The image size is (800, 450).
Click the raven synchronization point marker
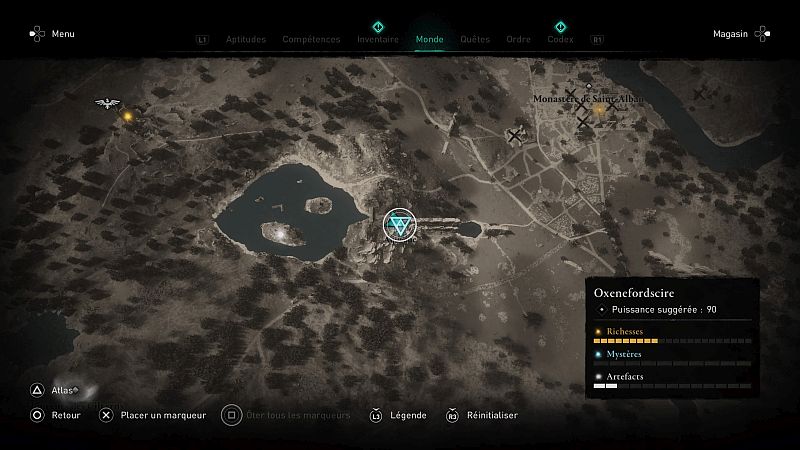(106, 103)
